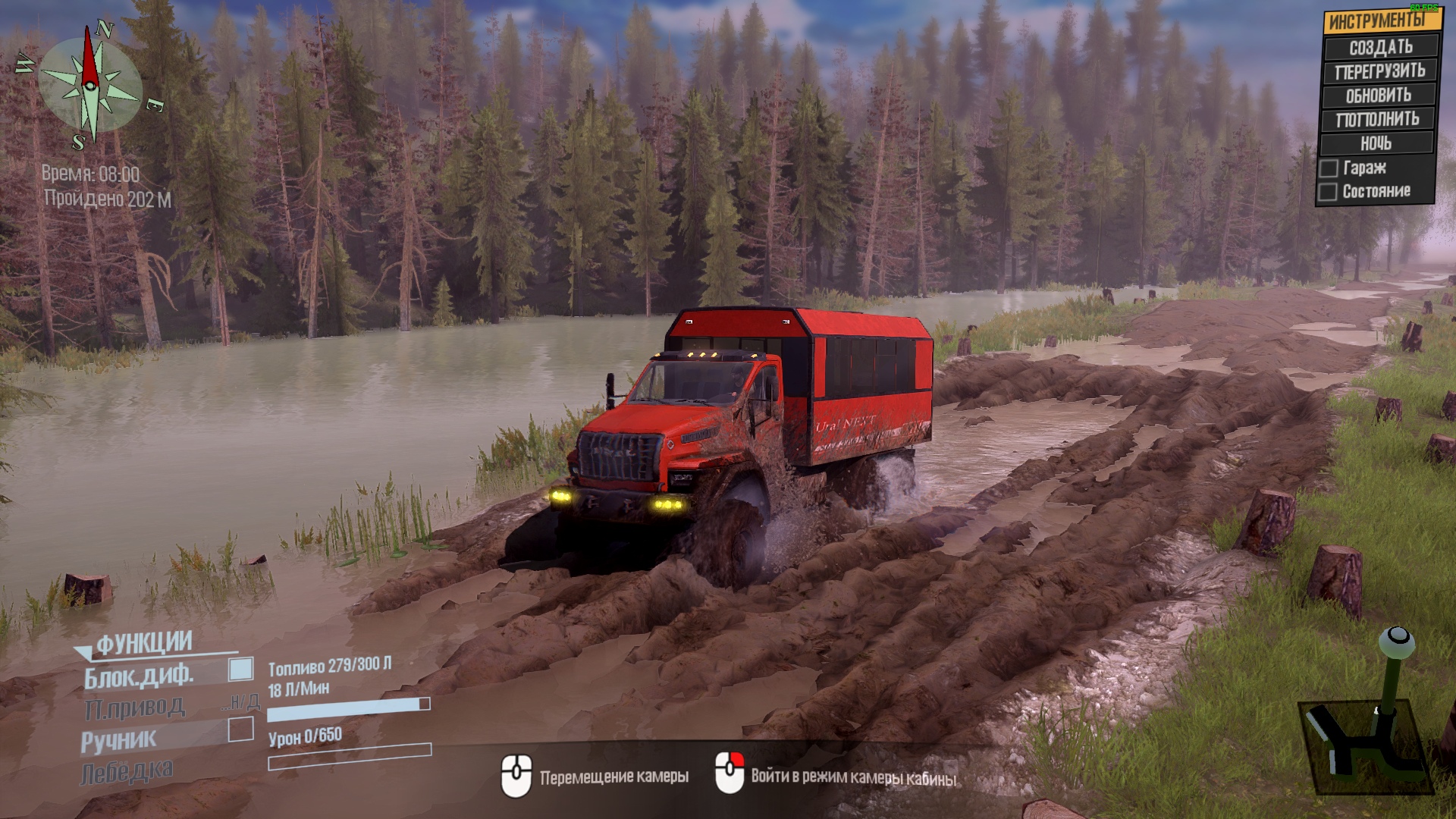
Task: Collapse the ФУНКЦИИ functions panel header
Action: [x=143, y=644]
